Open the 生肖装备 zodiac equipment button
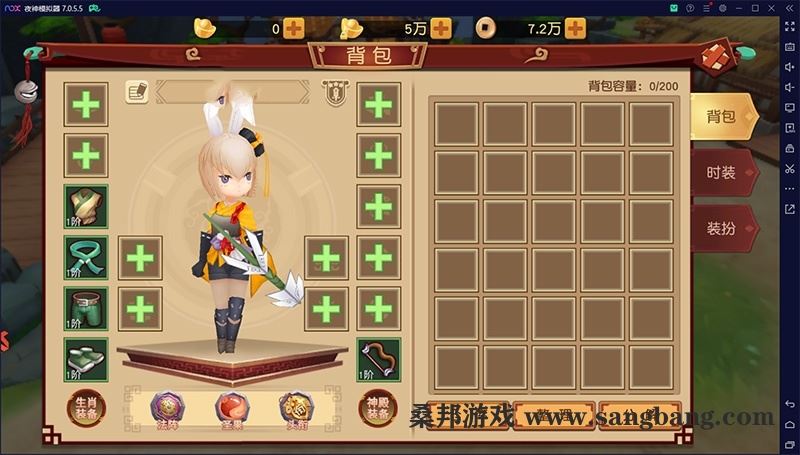Viewport: 800px width, 455px height. point(86,408)
